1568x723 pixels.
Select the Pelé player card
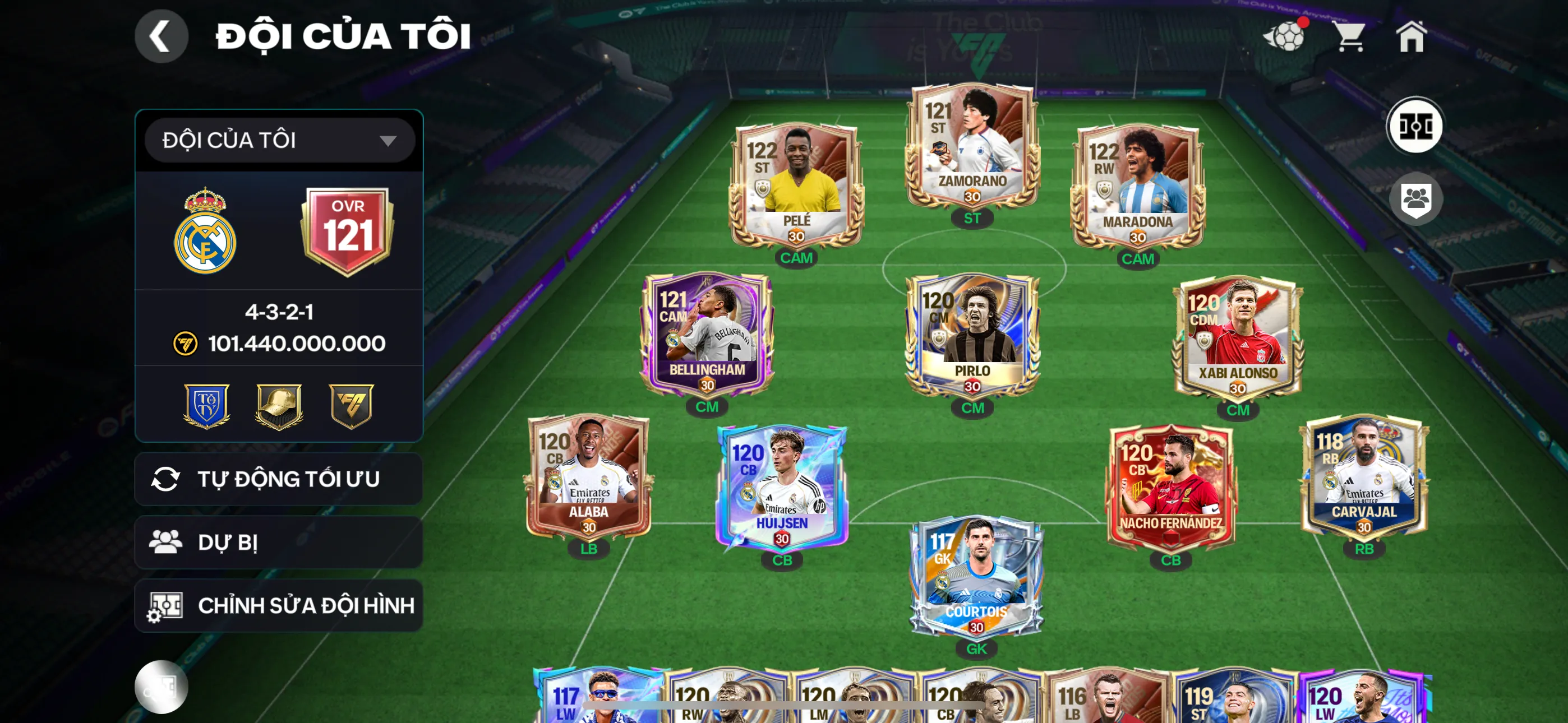[796, 186]
